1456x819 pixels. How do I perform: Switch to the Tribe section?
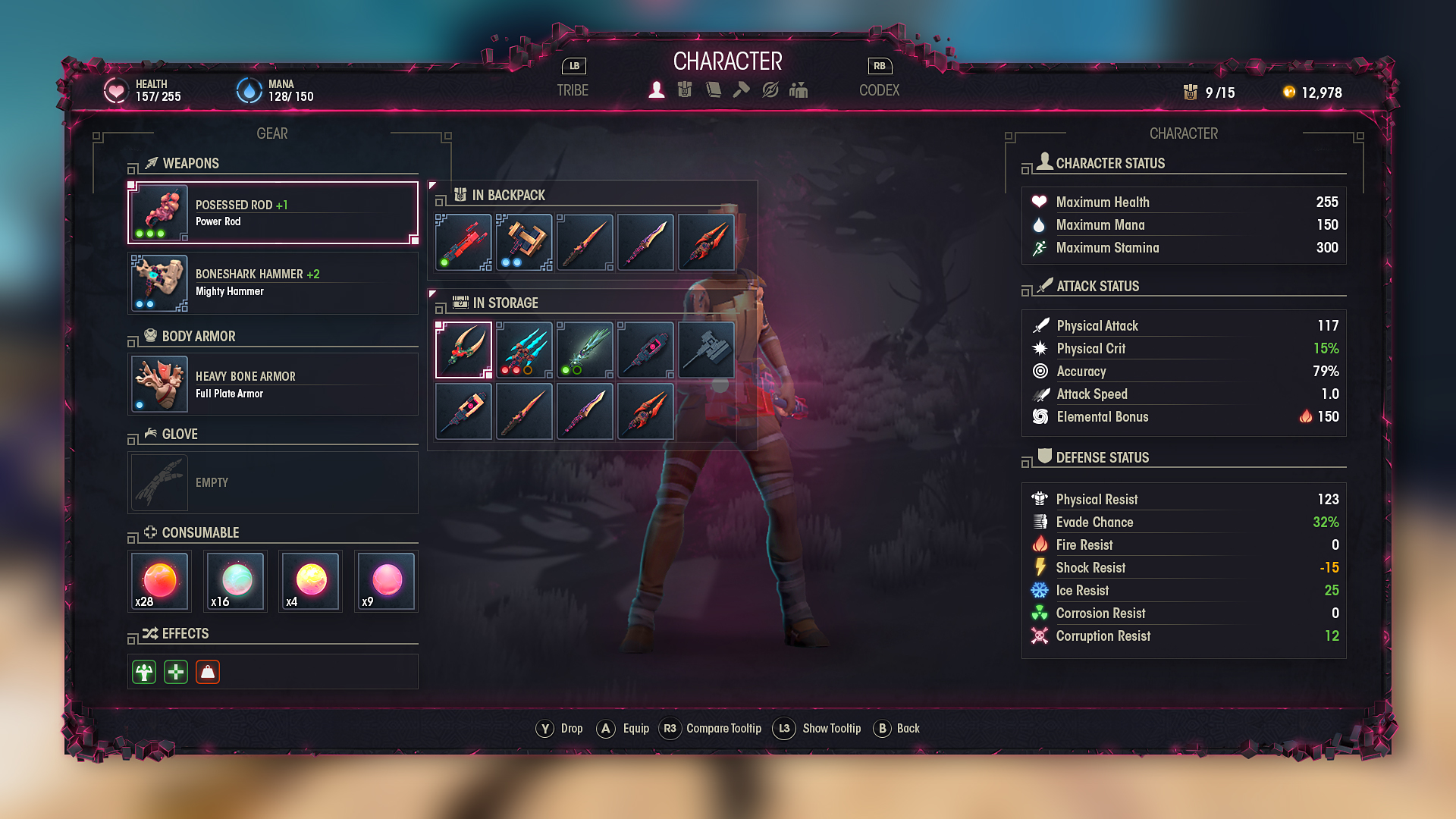click(573, 90)
